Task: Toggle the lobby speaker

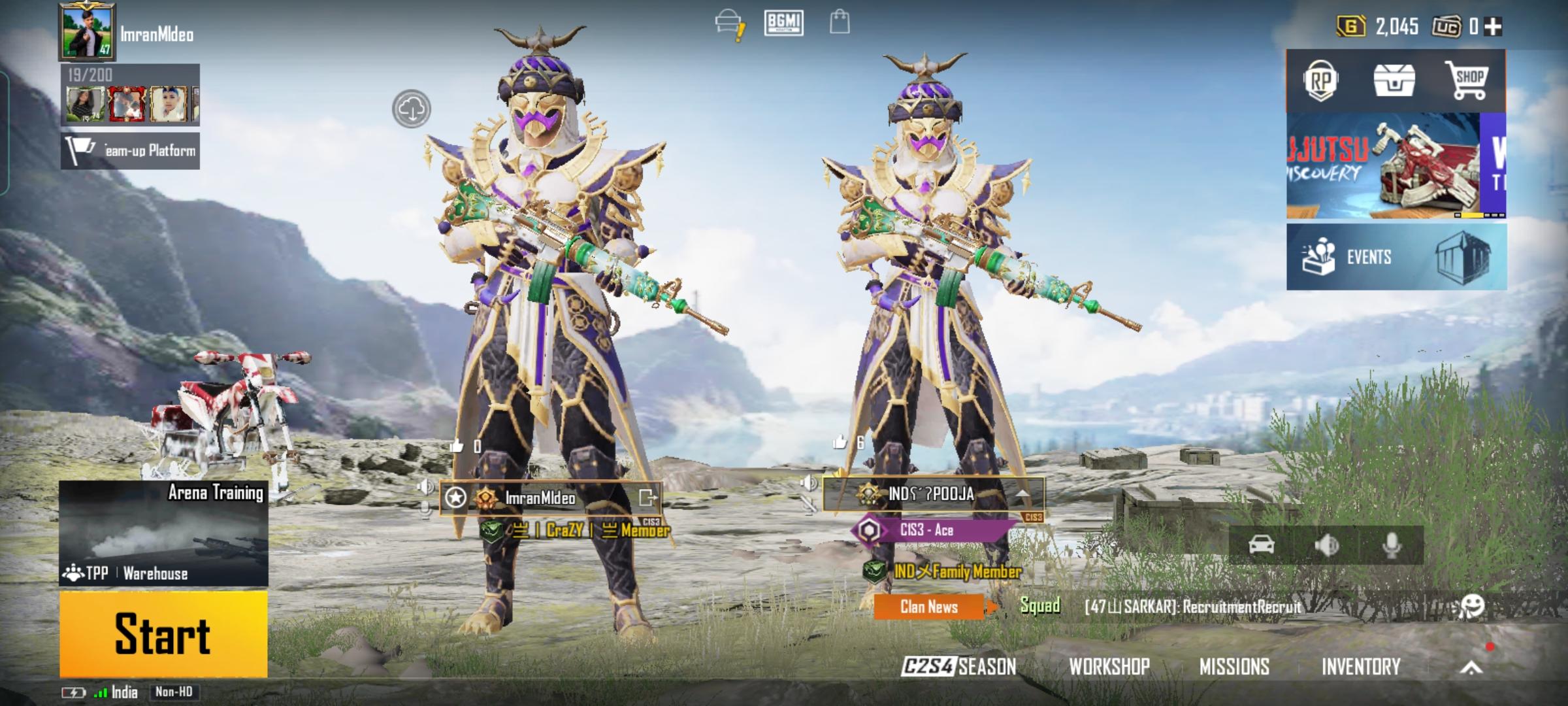Action: [1326, 545]
